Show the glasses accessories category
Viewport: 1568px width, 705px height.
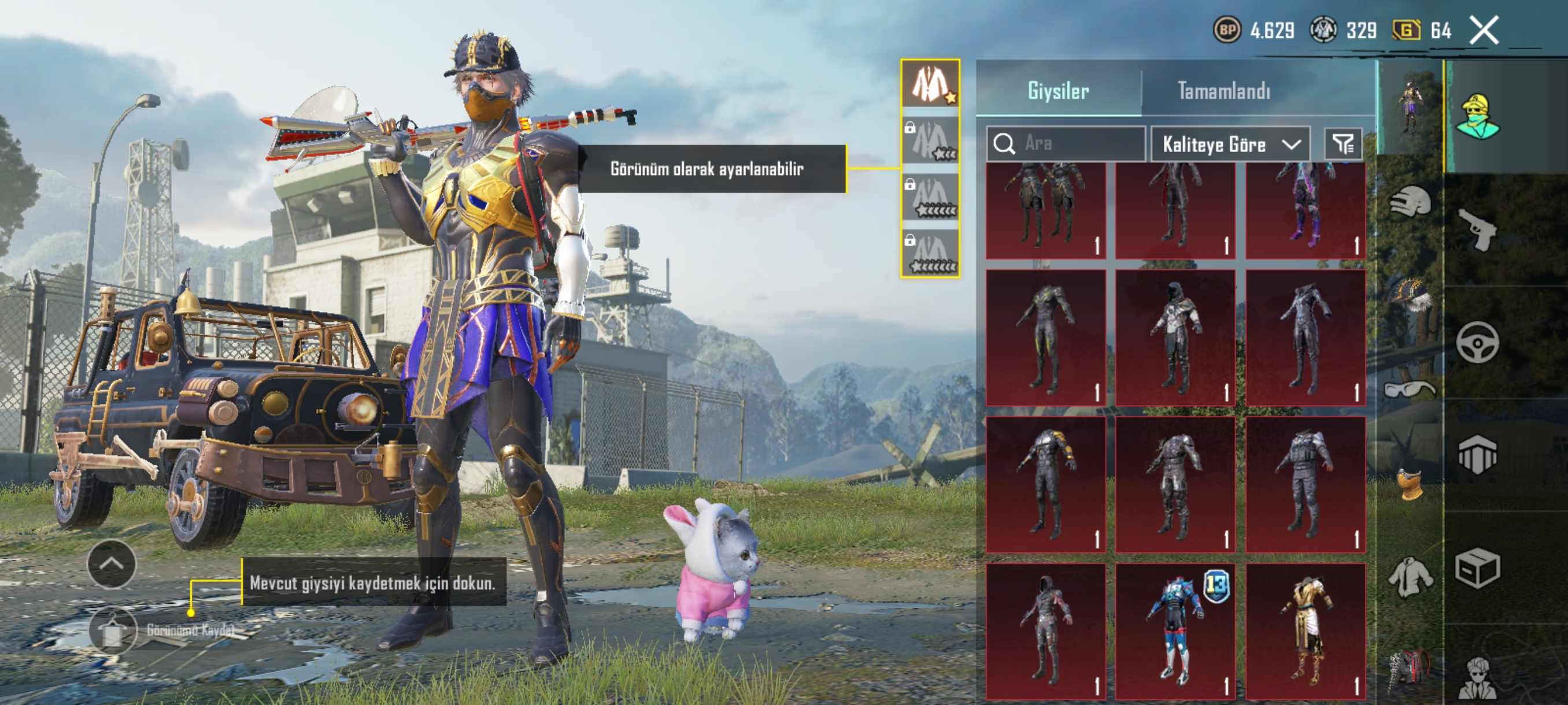1410,388
